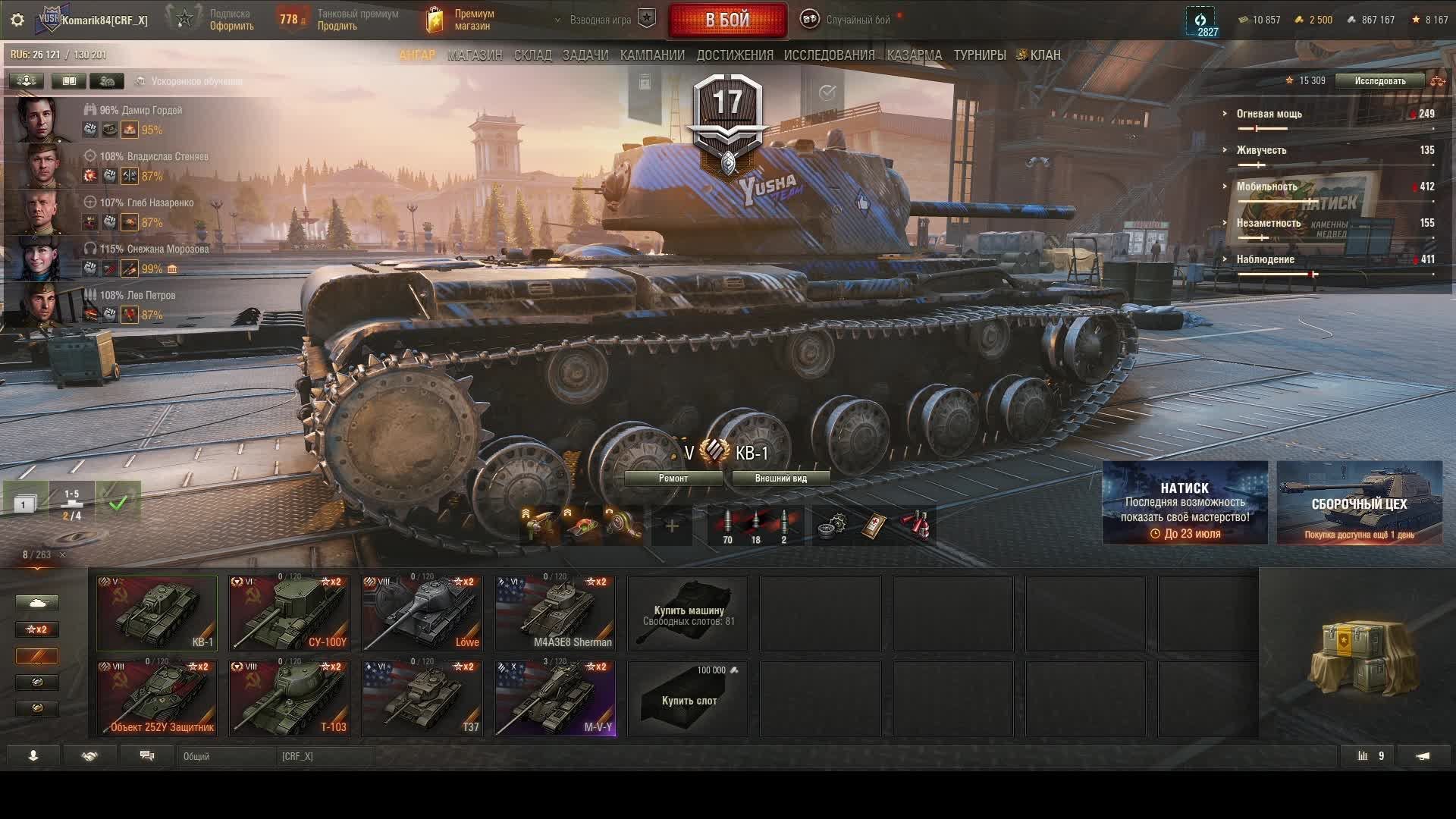
Task: Open the Случайный бой mode selector
Action: (857, 20)
